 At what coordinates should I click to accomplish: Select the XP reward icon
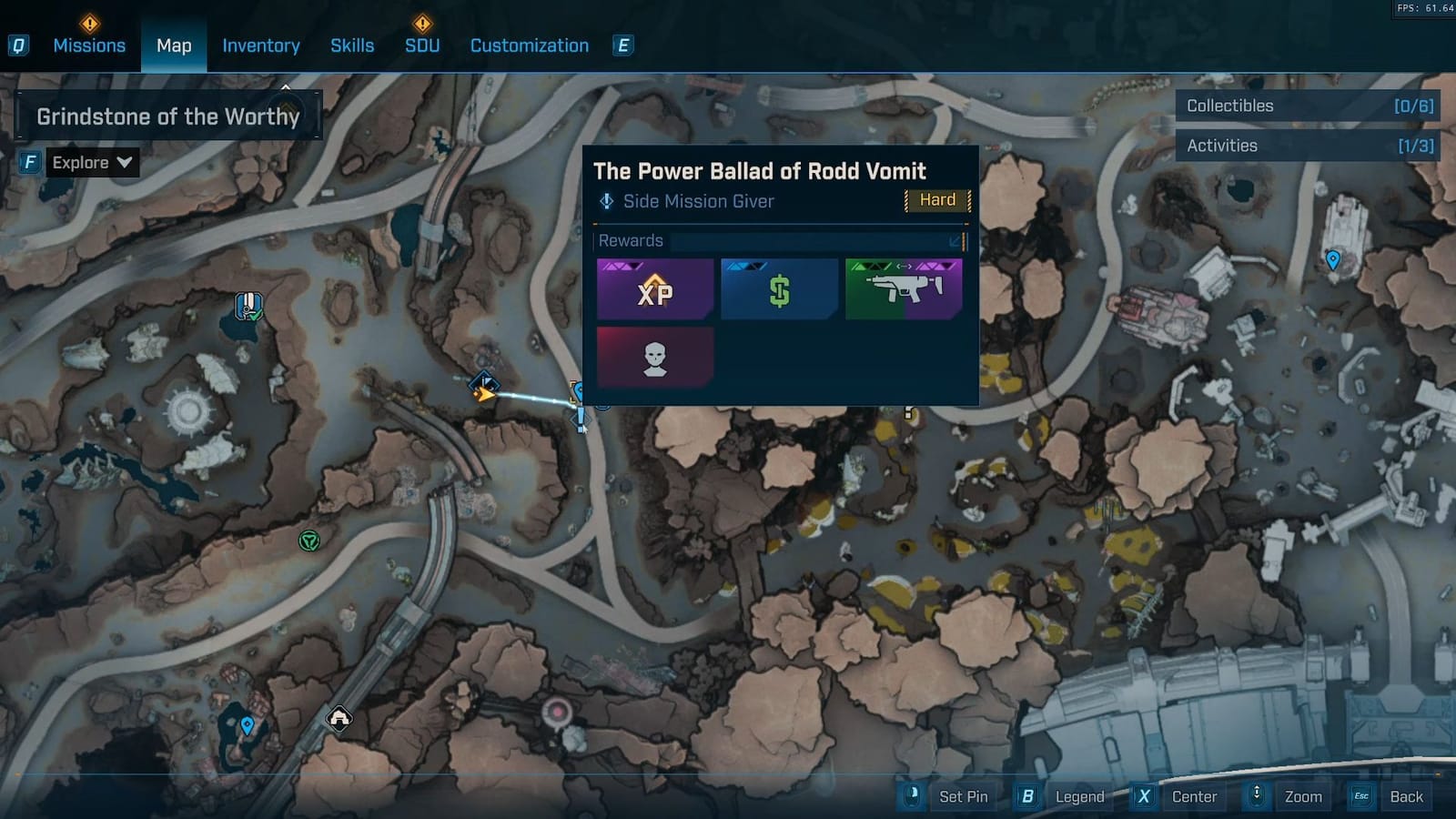(x=654, y=289)
